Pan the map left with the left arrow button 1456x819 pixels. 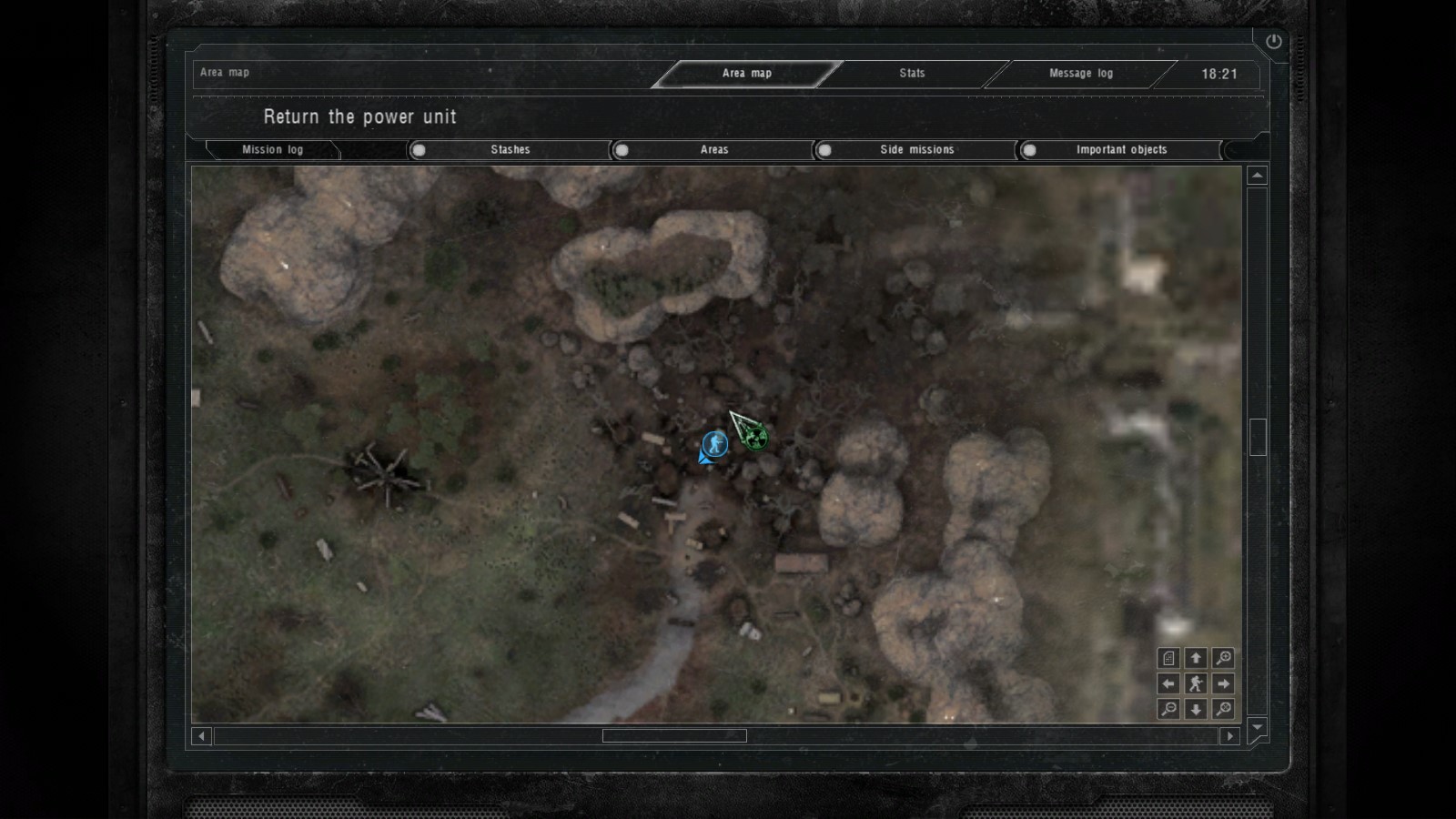click(x=1169, y=683)
